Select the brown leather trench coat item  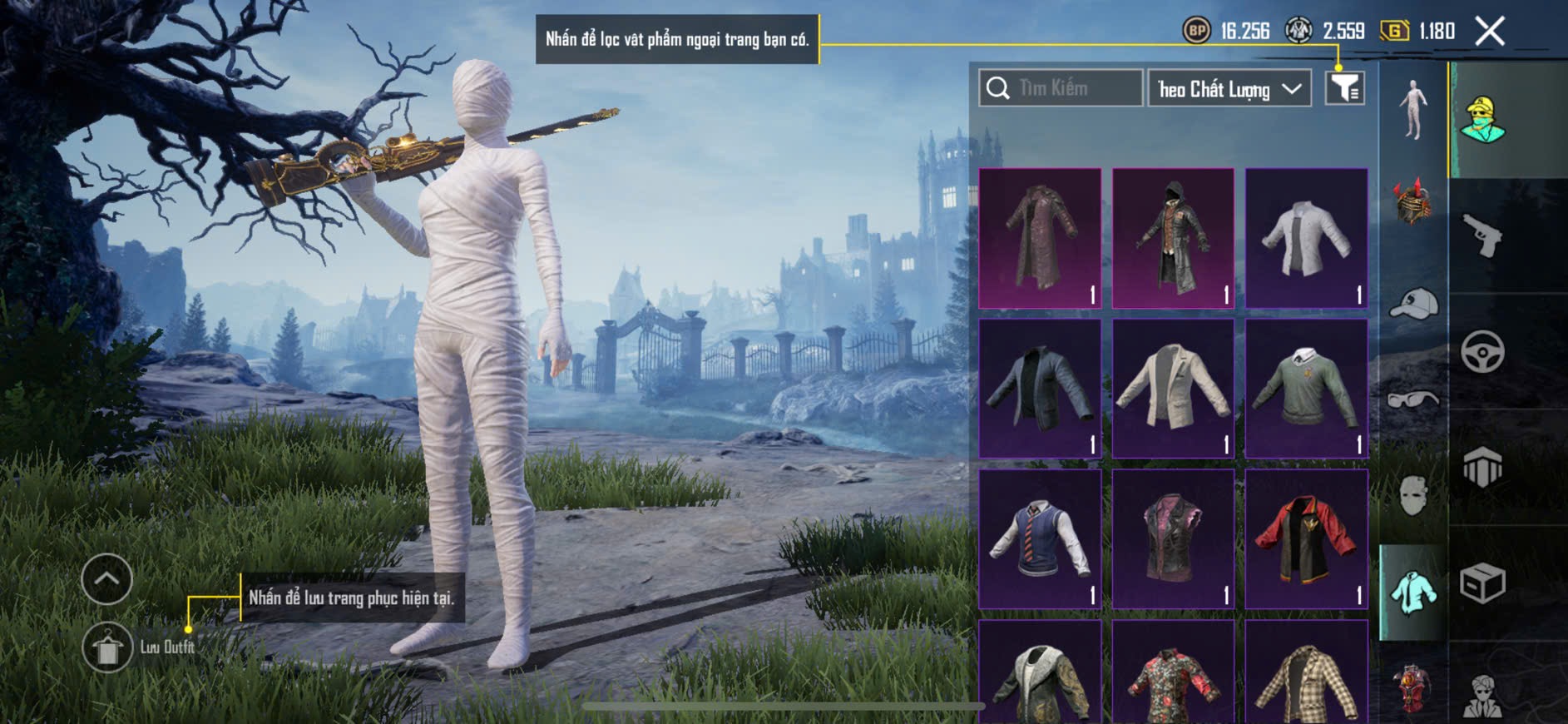click(1040, 238)
